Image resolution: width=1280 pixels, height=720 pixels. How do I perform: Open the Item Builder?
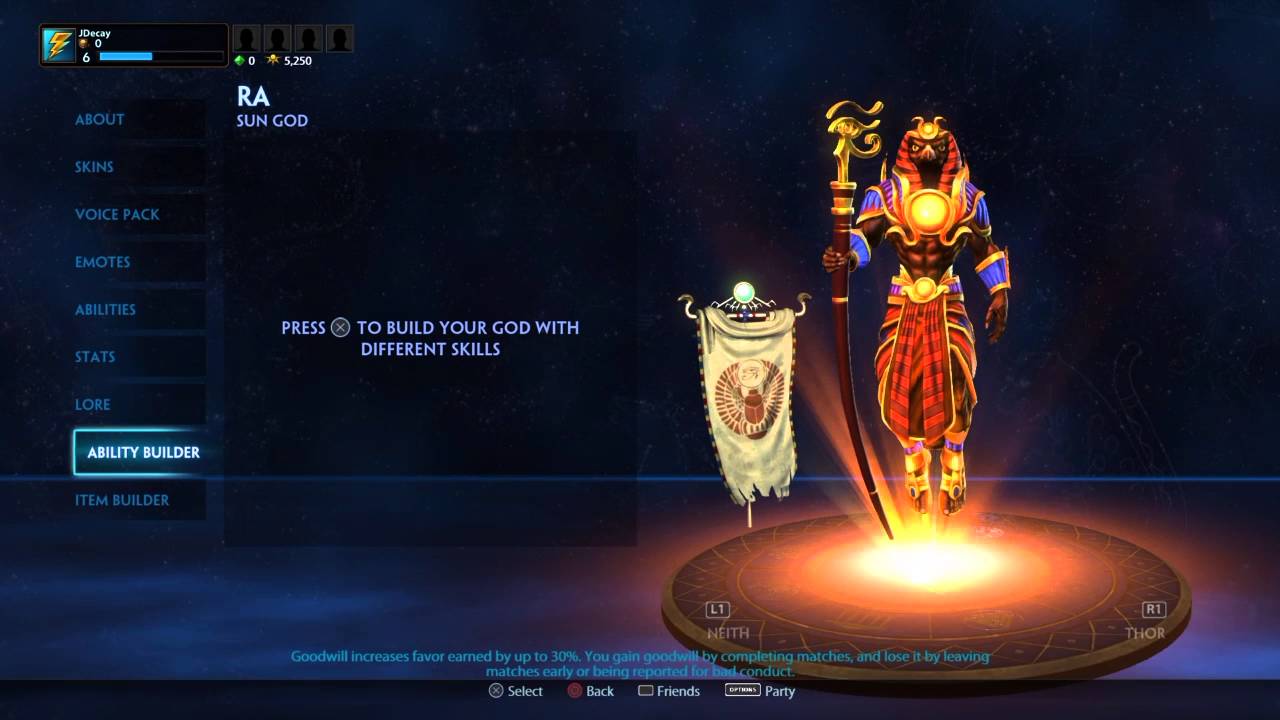click(x=122, y=500)
